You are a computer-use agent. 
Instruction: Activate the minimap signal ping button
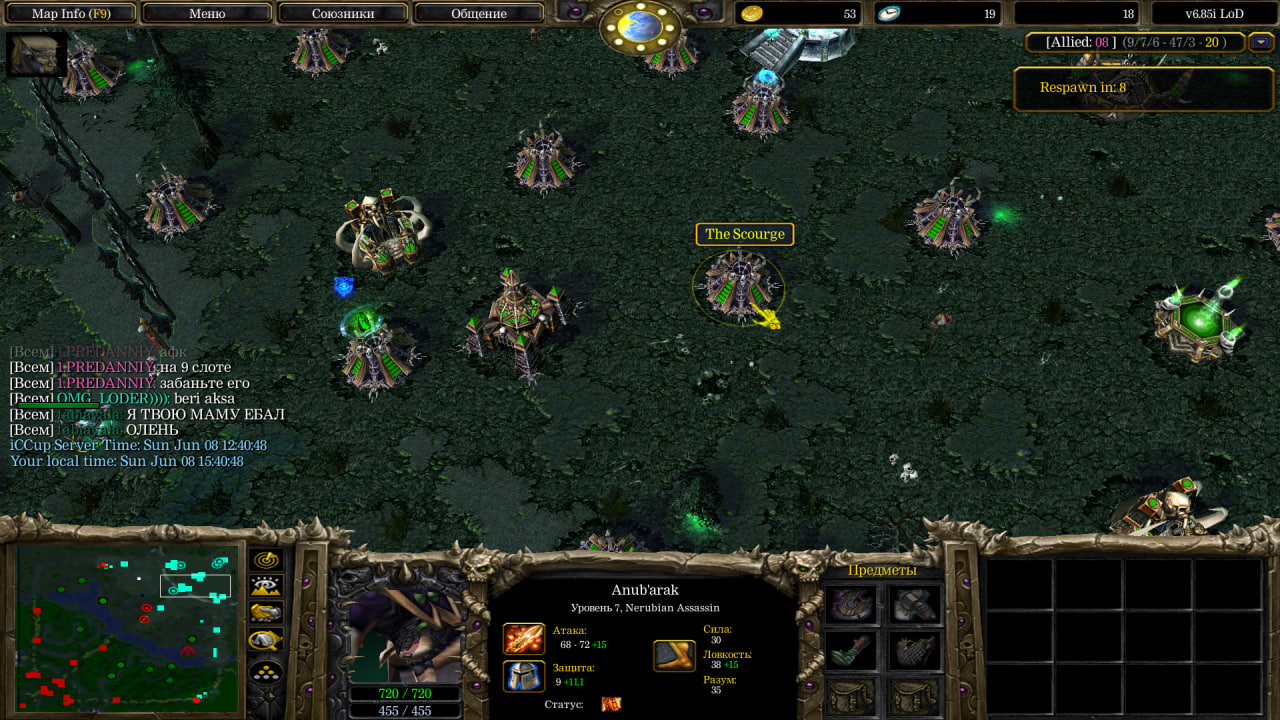click(266, 560)
